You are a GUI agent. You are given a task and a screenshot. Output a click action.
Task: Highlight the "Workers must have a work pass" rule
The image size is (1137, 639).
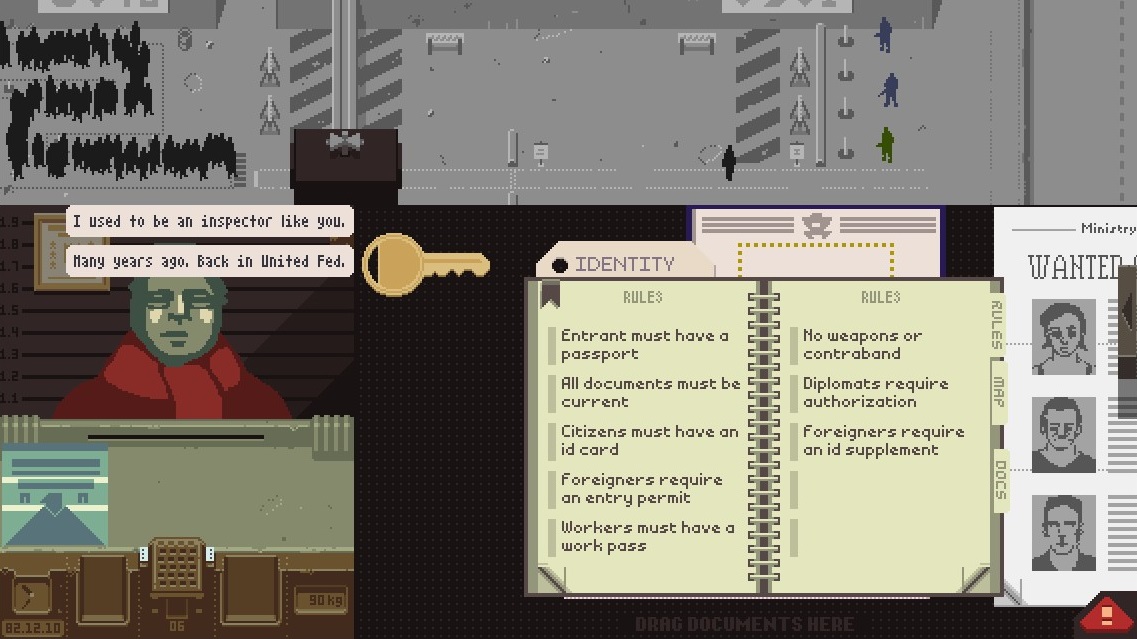pos(647,536)
